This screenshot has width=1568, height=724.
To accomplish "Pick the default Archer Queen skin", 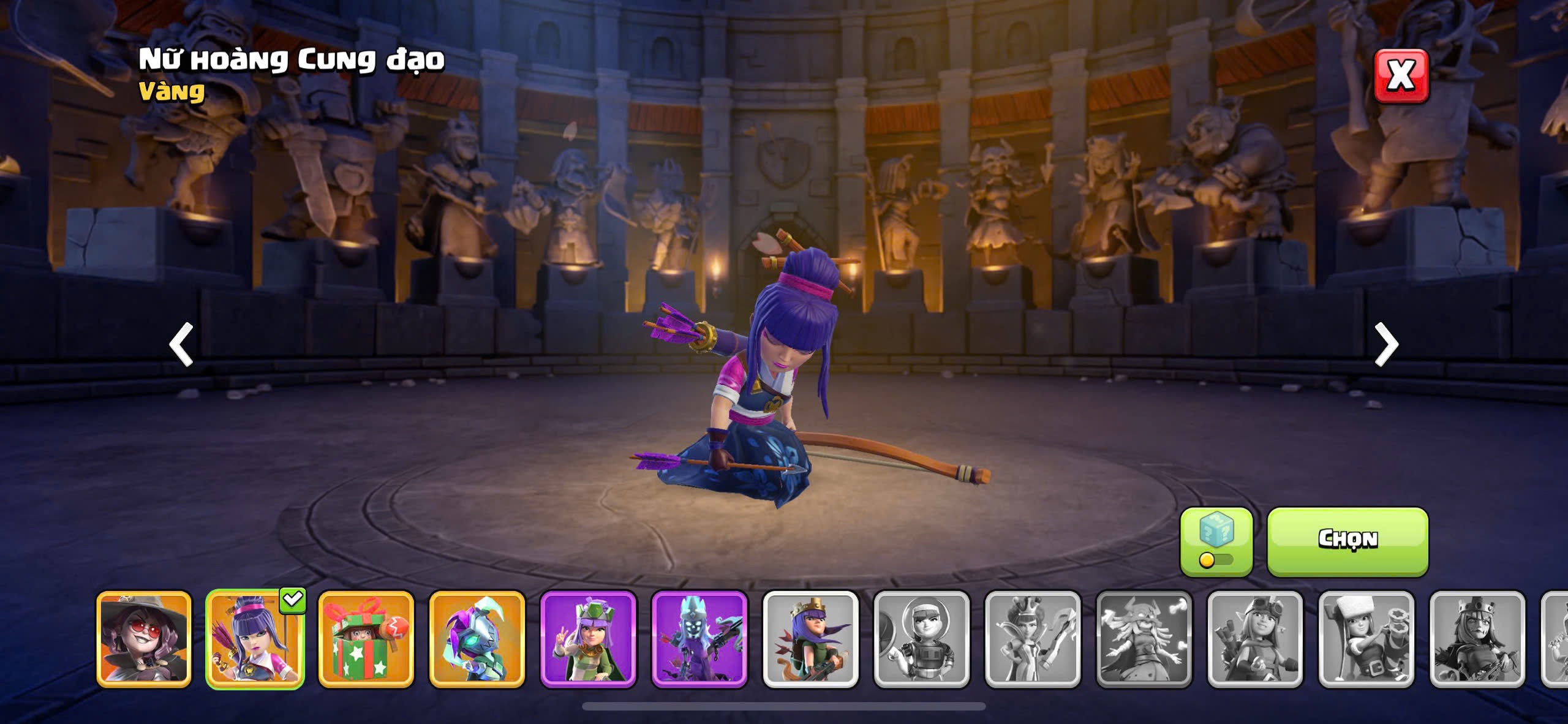I will point(810,638).
